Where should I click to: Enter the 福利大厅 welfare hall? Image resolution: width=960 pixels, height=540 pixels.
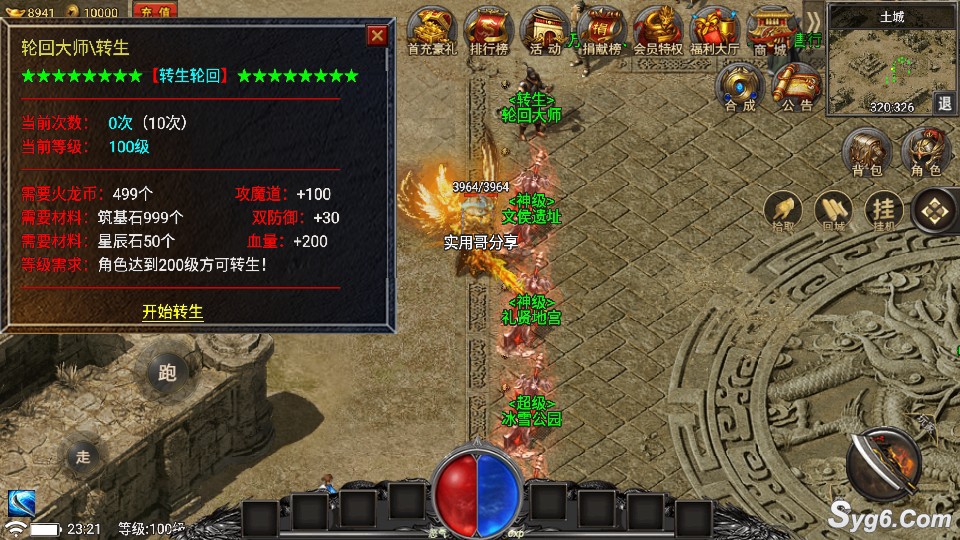point(714,30)
